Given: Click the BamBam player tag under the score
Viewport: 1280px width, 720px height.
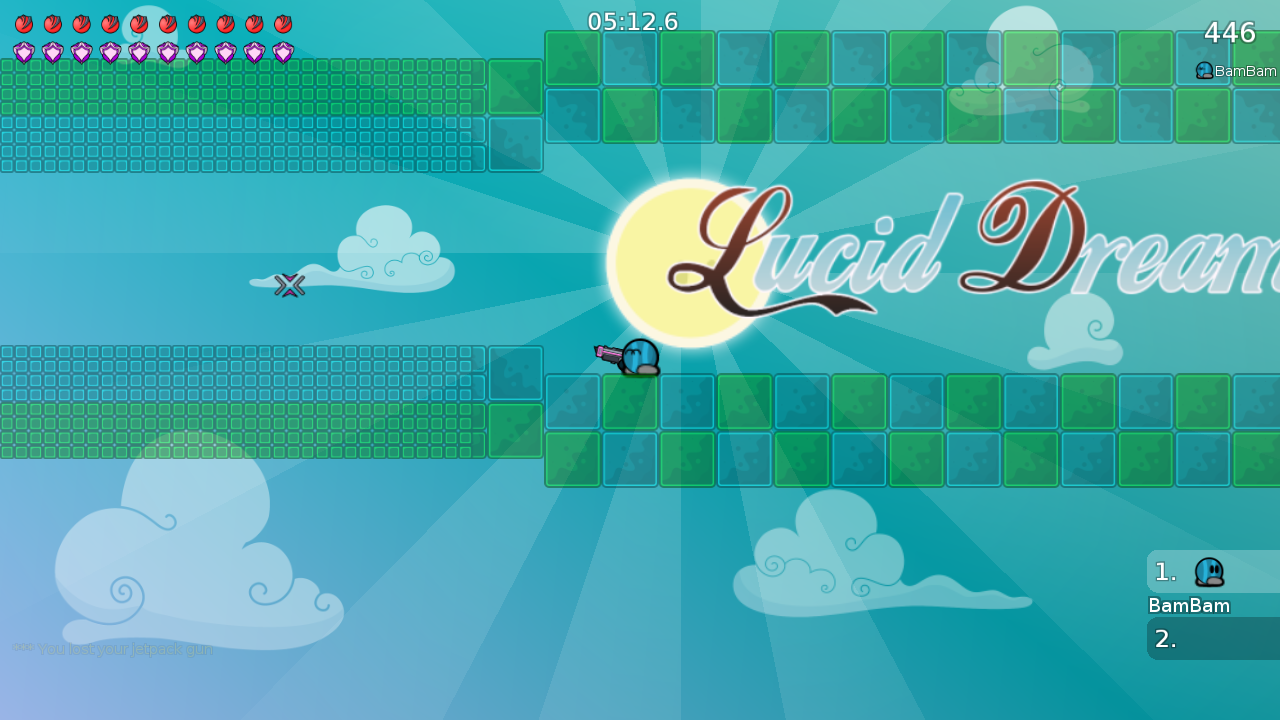Looking at the screenshot, I should coord(1236,71).
